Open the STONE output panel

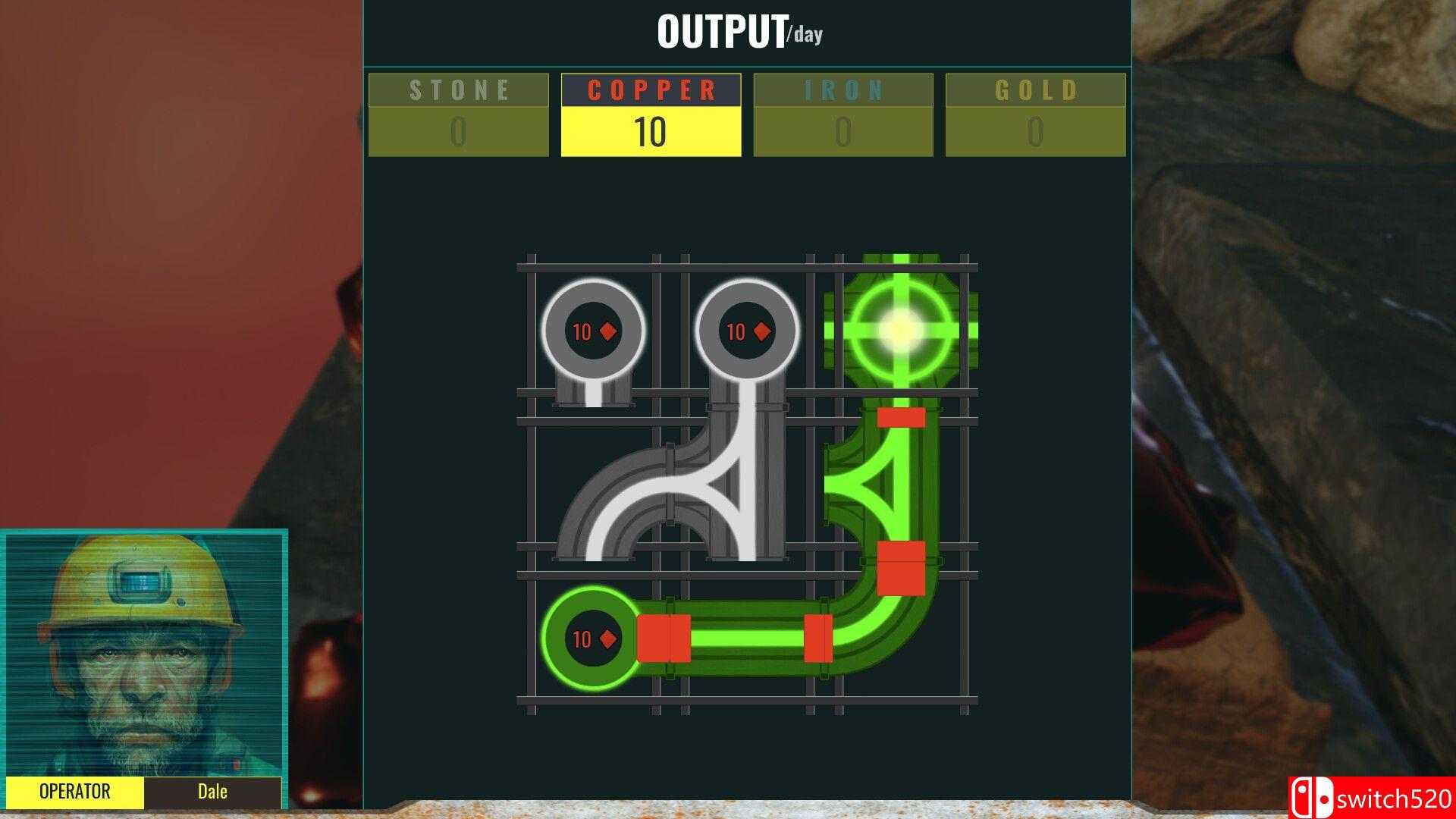click(459, 91)
